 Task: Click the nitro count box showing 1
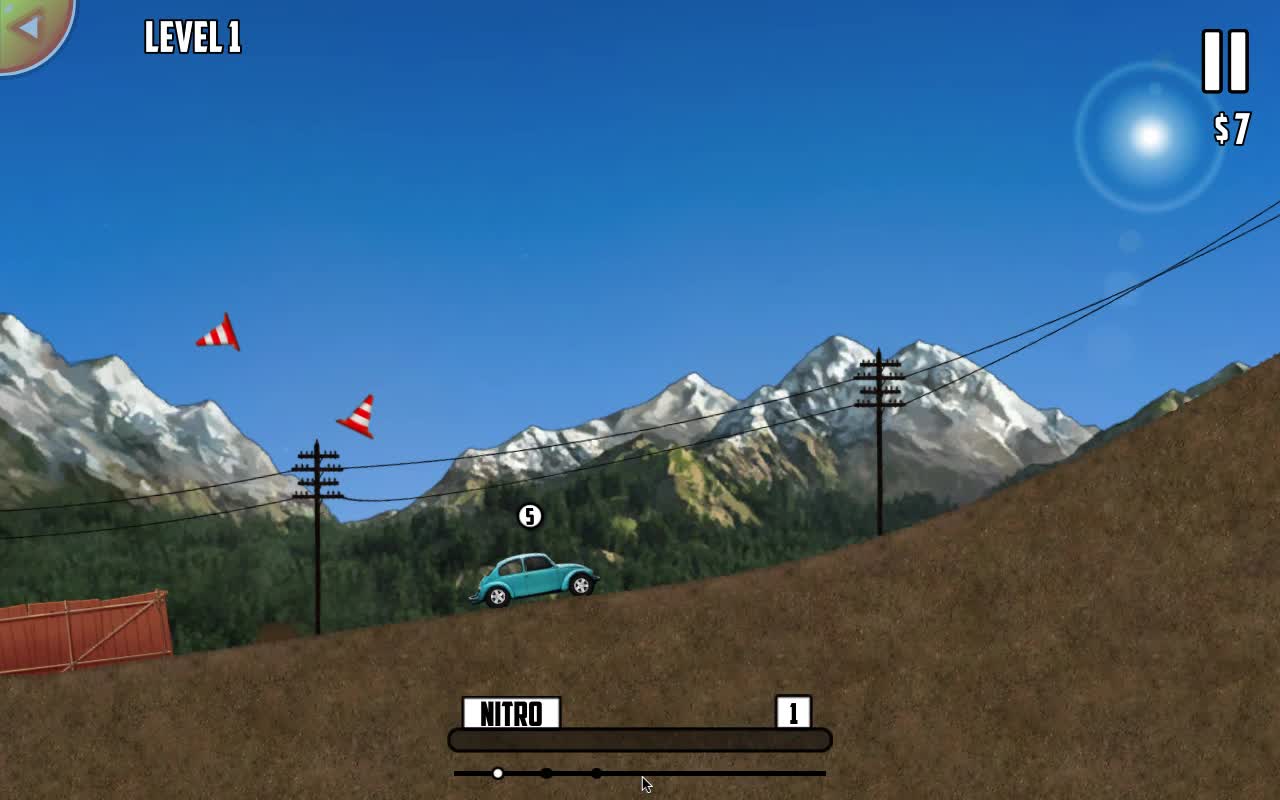[793, 713]
